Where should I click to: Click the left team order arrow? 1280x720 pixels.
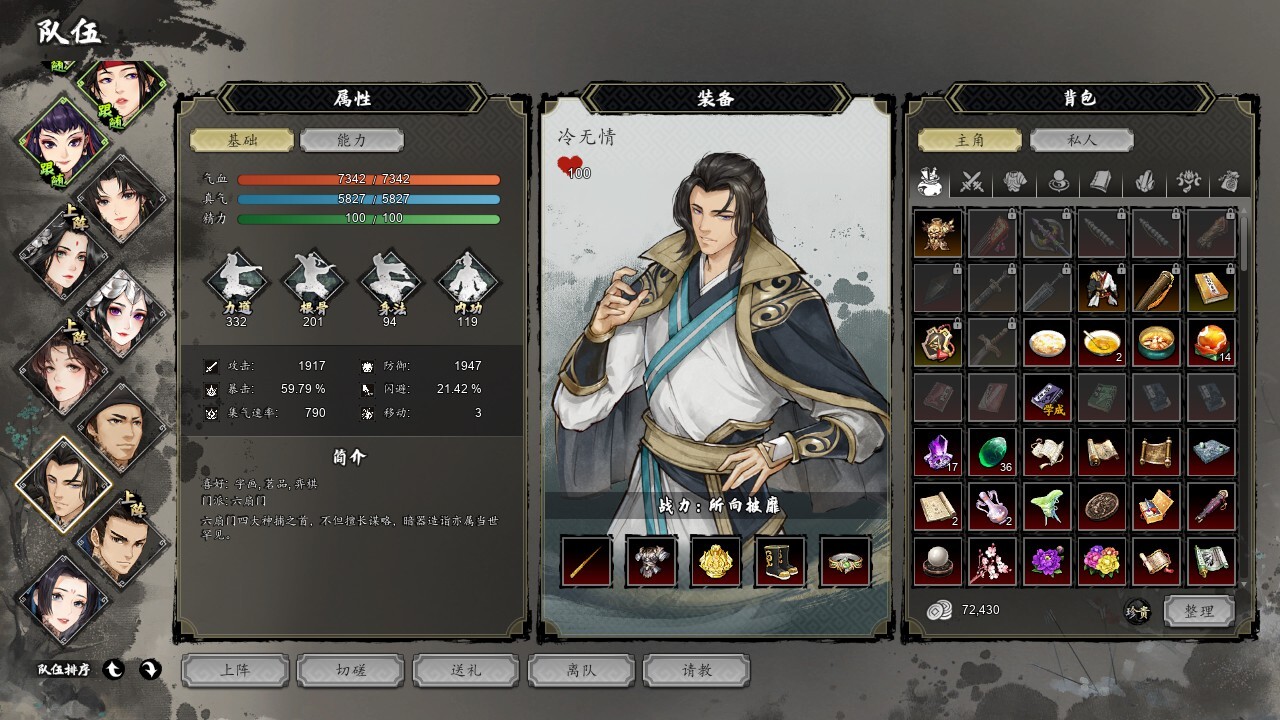115,670
